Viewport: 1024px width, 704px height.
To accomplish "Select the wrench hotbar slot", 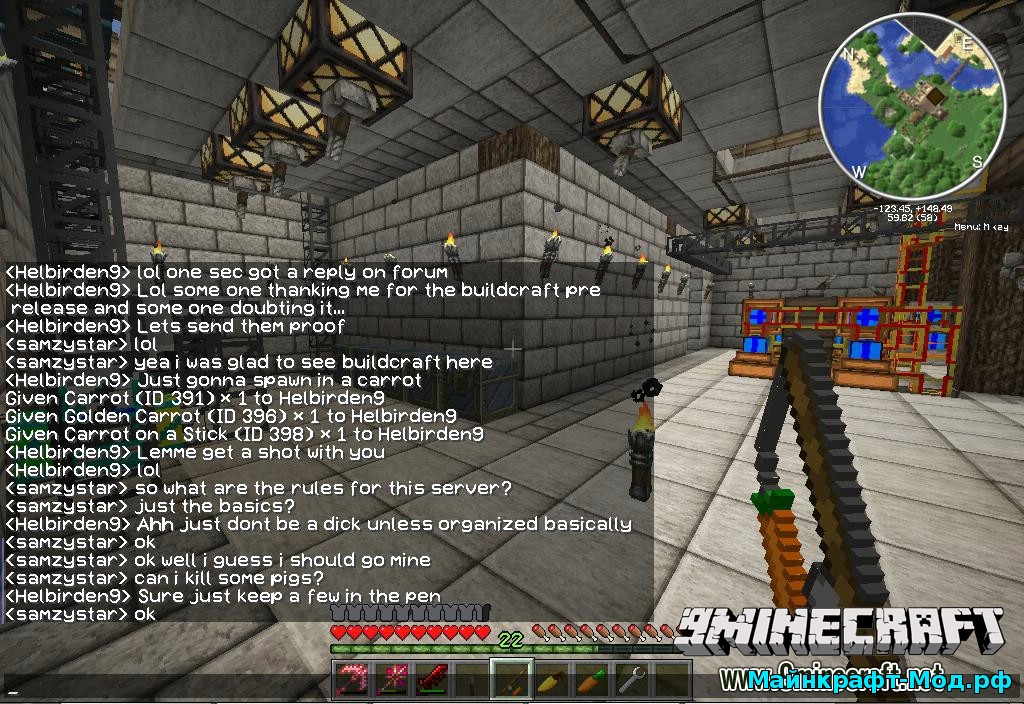I will (629, 680).
